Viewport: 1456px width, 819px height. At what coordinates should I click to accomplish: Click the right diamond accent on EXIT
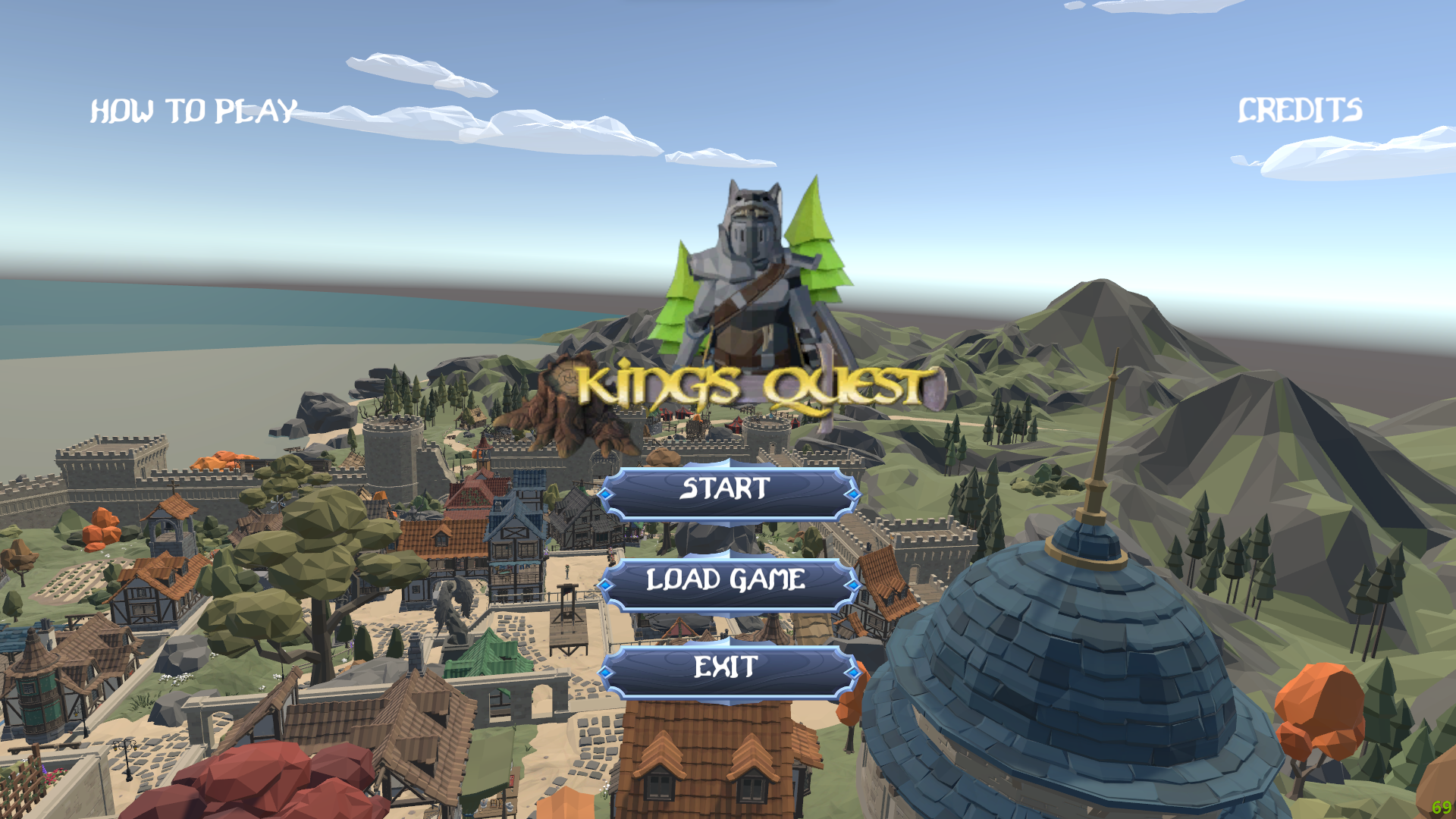coord(854,671)
